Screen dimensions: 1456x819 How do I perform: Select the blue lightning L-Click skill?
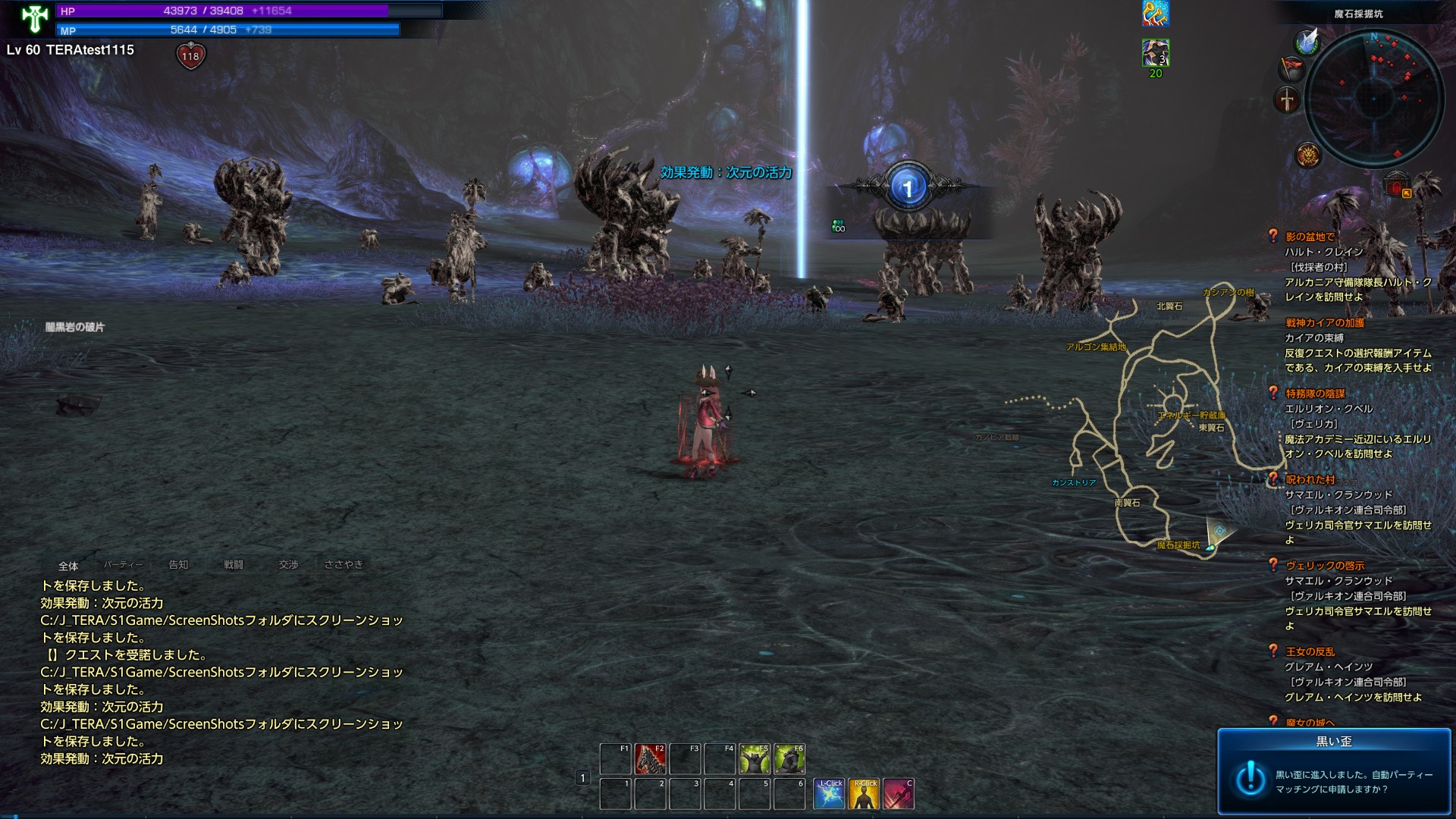829,794
